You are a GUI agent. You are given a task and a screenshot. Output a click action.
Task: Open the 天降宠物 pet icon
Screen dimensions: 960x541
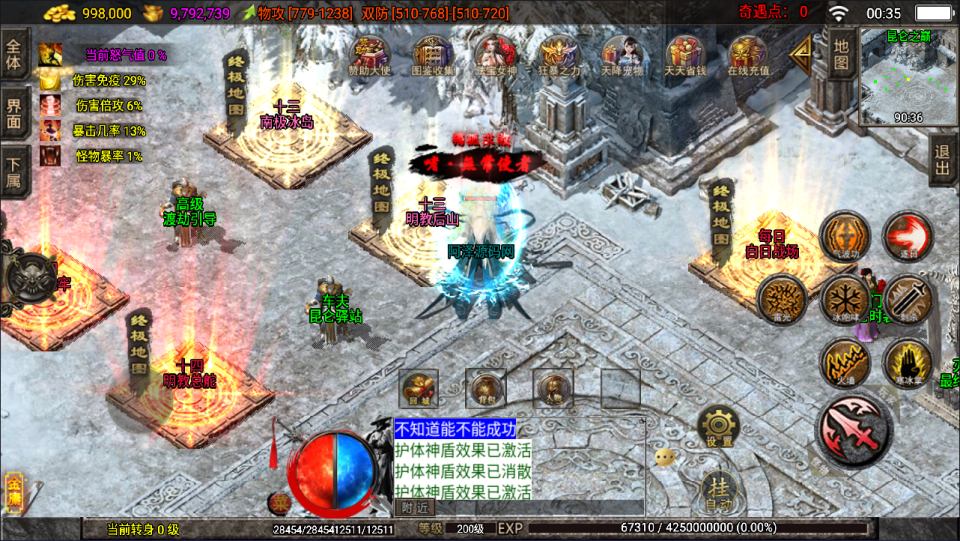pyautogui.click(x=621, y=54)
